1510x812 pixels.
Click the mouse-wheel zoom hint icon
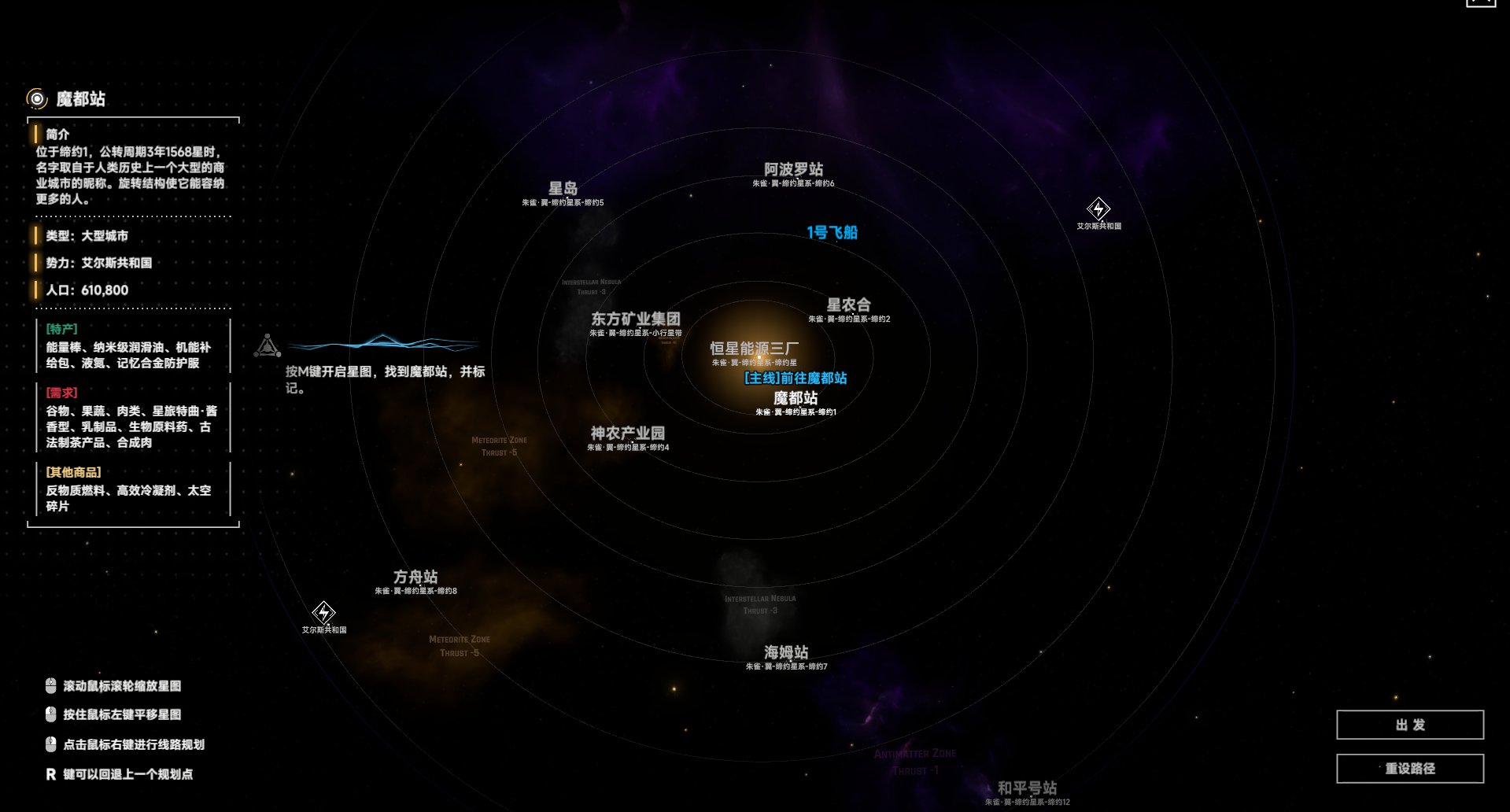(x=49, y=685)
